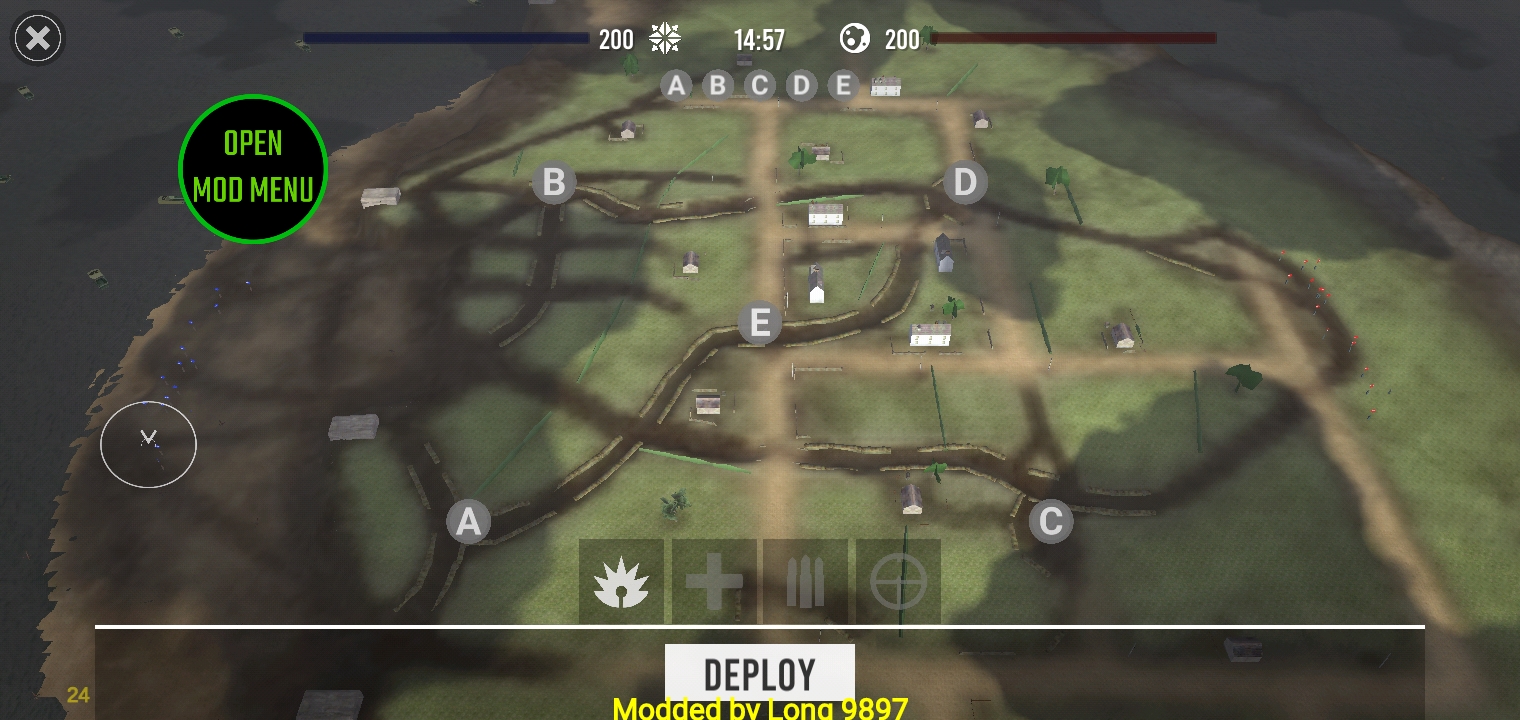Image resolution: width=1520 pixels, height=720 pixels.
Task: Select large capture point A on the map
Action: pyautogui.click(x=468, y=522)
